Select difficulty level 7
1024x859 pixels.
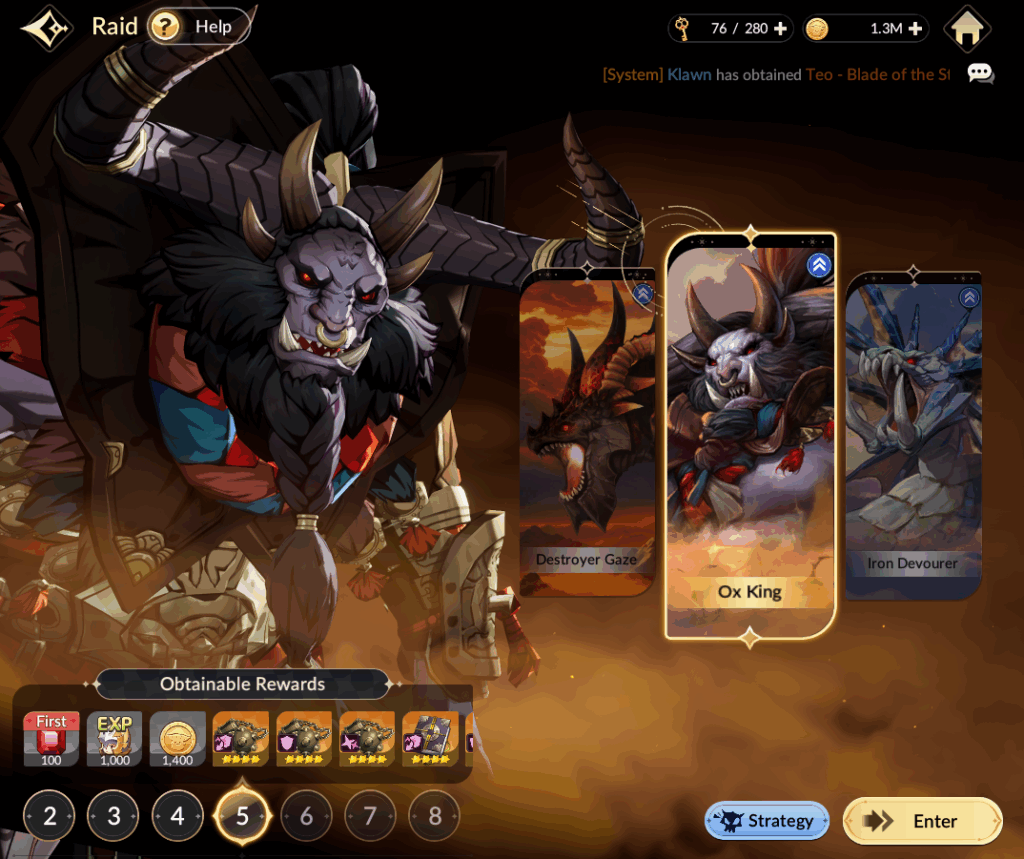point(370,817)
